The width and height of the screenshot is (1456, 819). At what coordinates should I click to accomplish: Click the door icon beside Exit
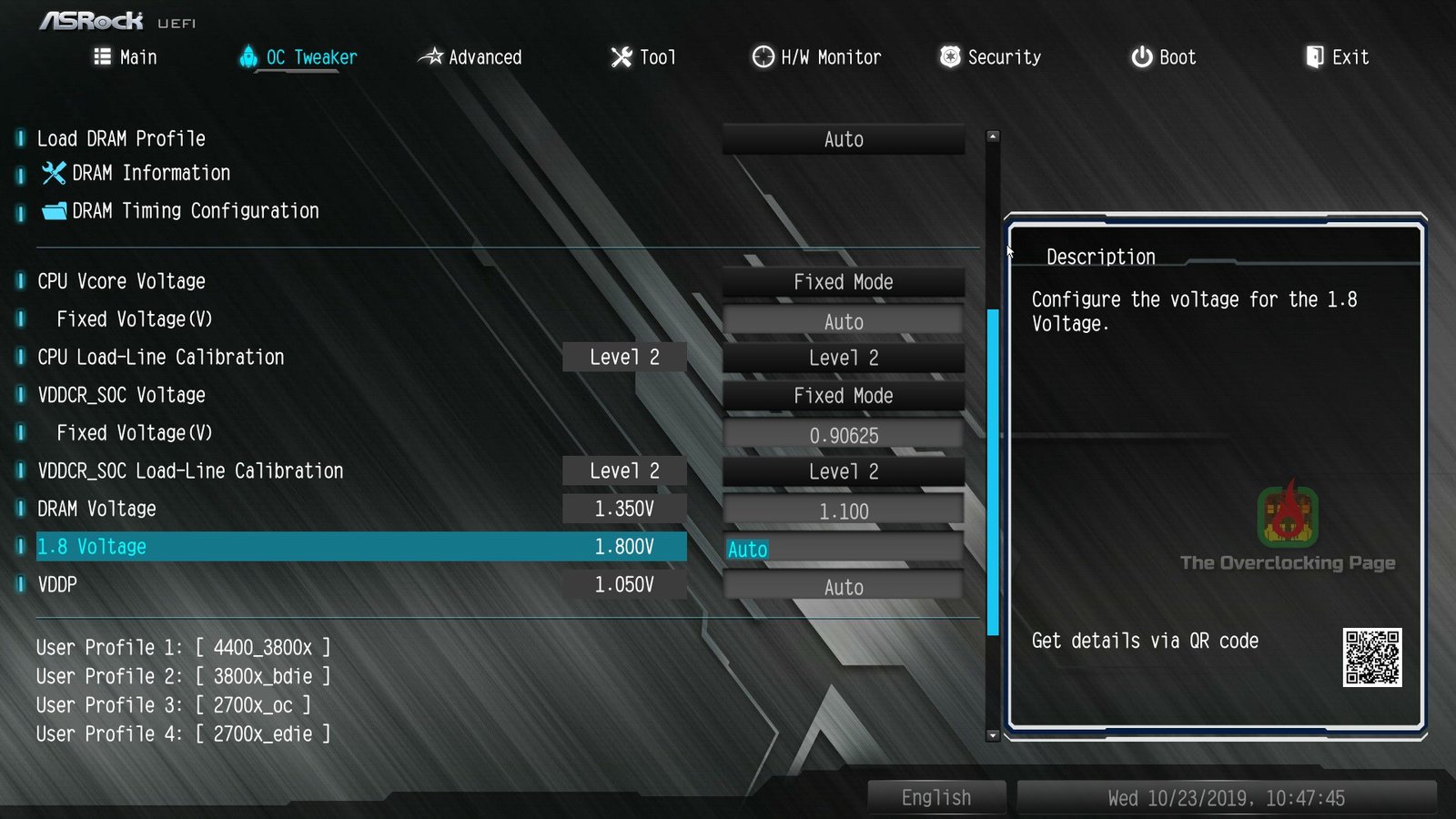click(x=1315, y=56)
